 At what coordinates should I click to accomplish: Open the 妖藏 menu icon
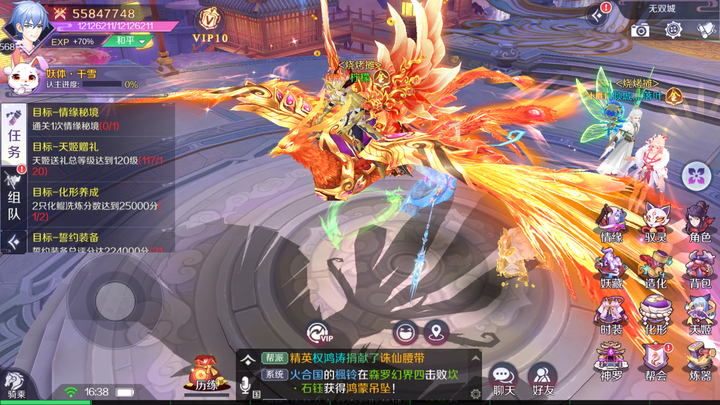coord(612,268)
